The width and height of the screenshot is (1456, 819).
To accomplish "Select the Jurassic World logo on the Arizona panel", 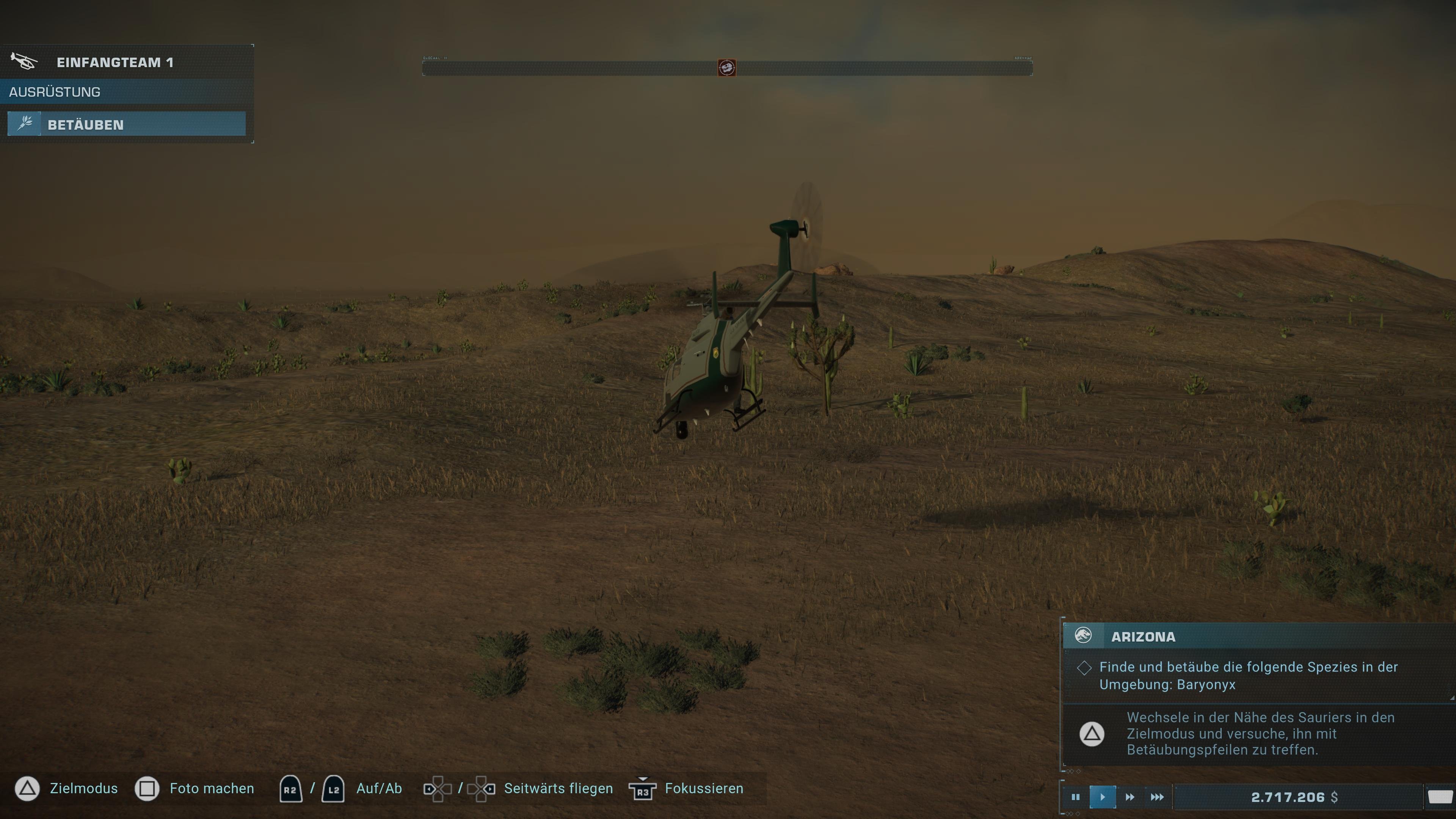I will [1083, 637].
